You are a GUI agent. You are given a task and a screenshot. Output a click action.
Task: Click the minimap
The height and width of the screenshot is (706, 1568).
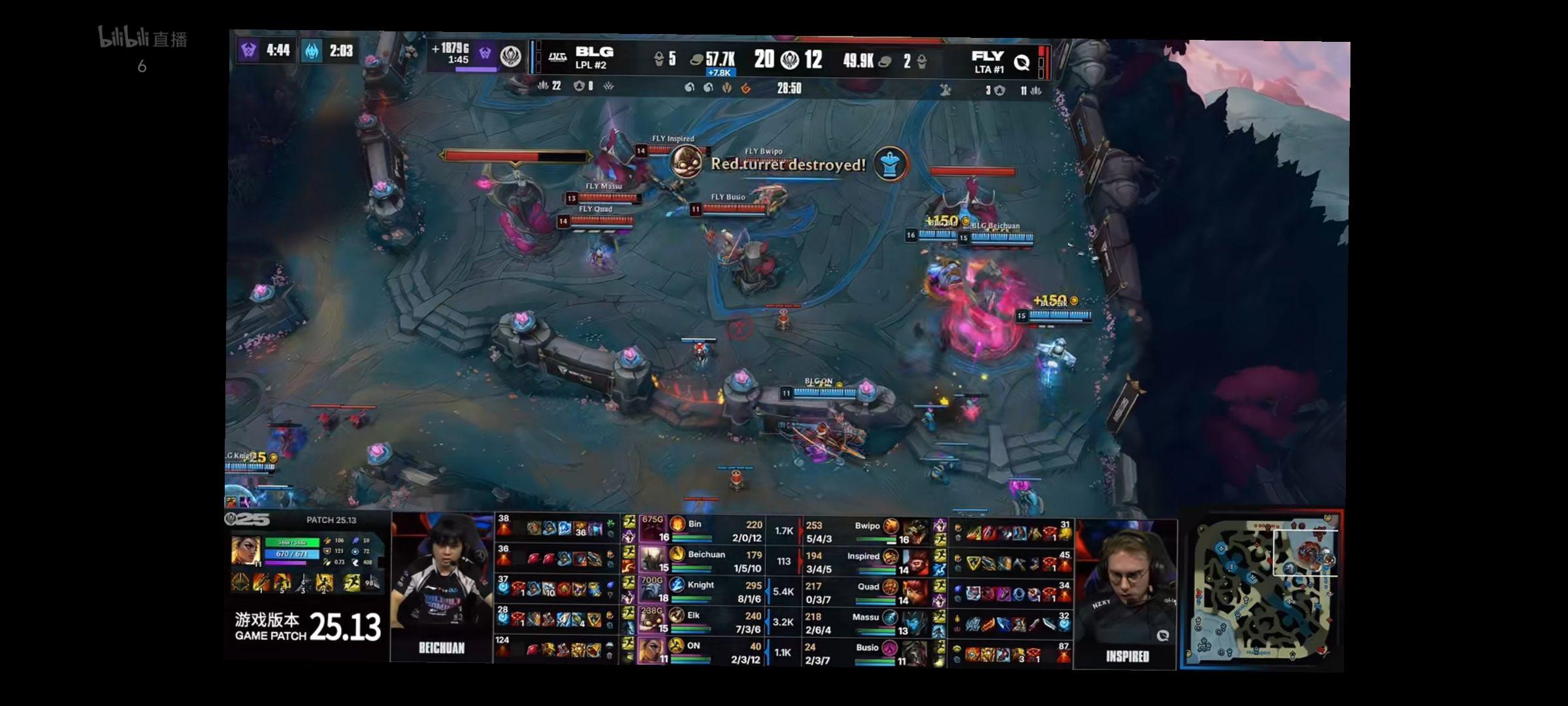pyautogui.click(x=1261, y=590)
